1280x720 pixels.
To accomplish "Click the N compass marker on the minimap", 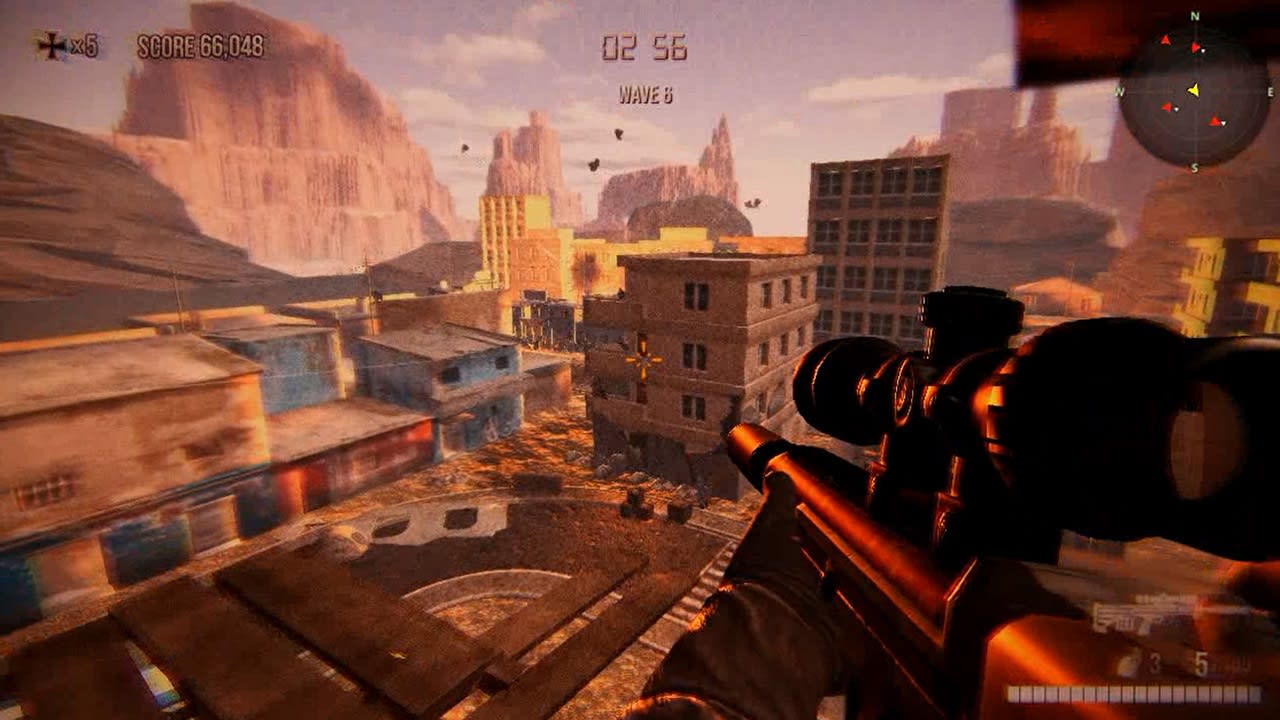I will tap(1196, 15).
